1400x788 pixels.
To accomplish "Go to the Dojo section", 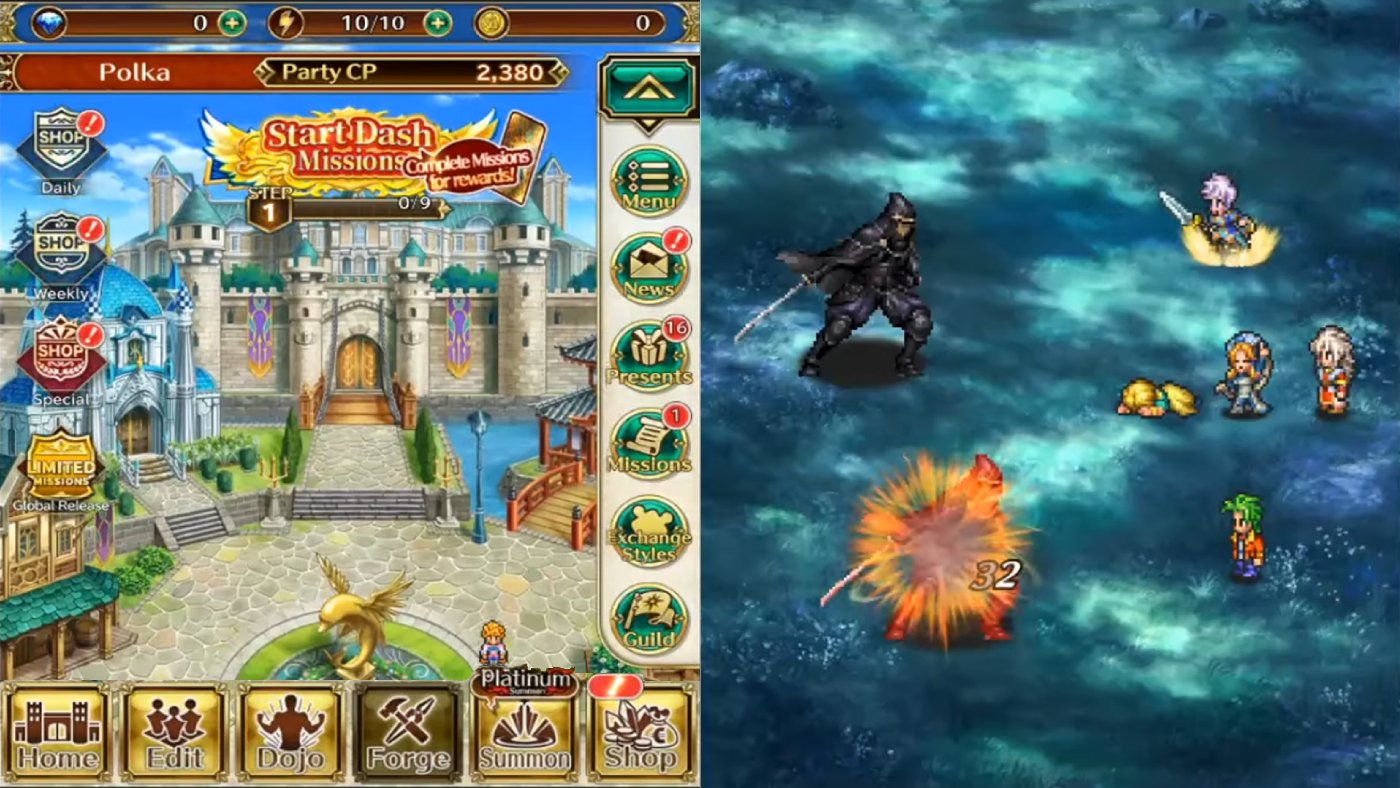I will 291,735.
